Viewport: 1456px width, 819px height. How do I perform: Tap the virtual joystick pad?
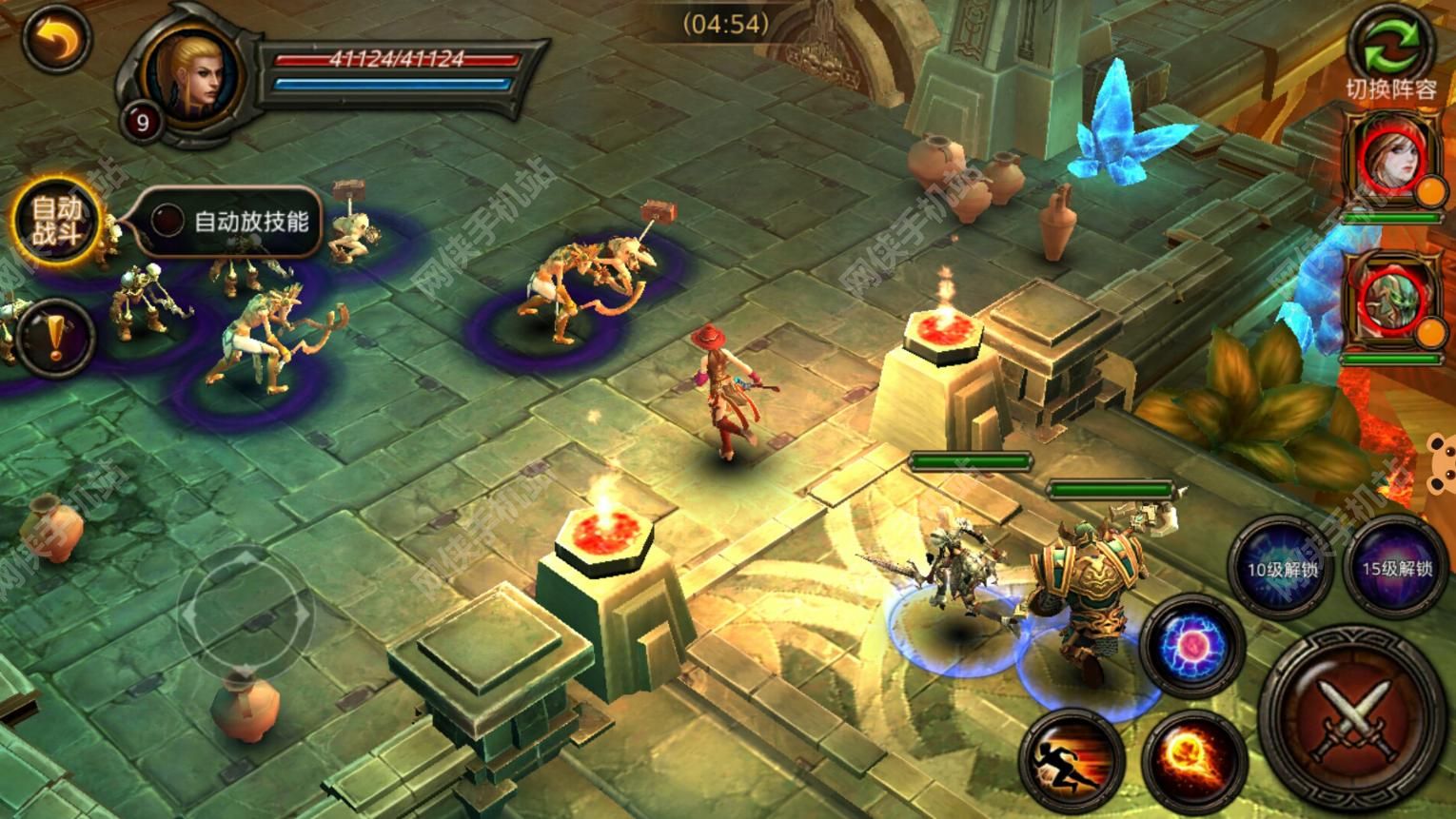coord(245,610)
